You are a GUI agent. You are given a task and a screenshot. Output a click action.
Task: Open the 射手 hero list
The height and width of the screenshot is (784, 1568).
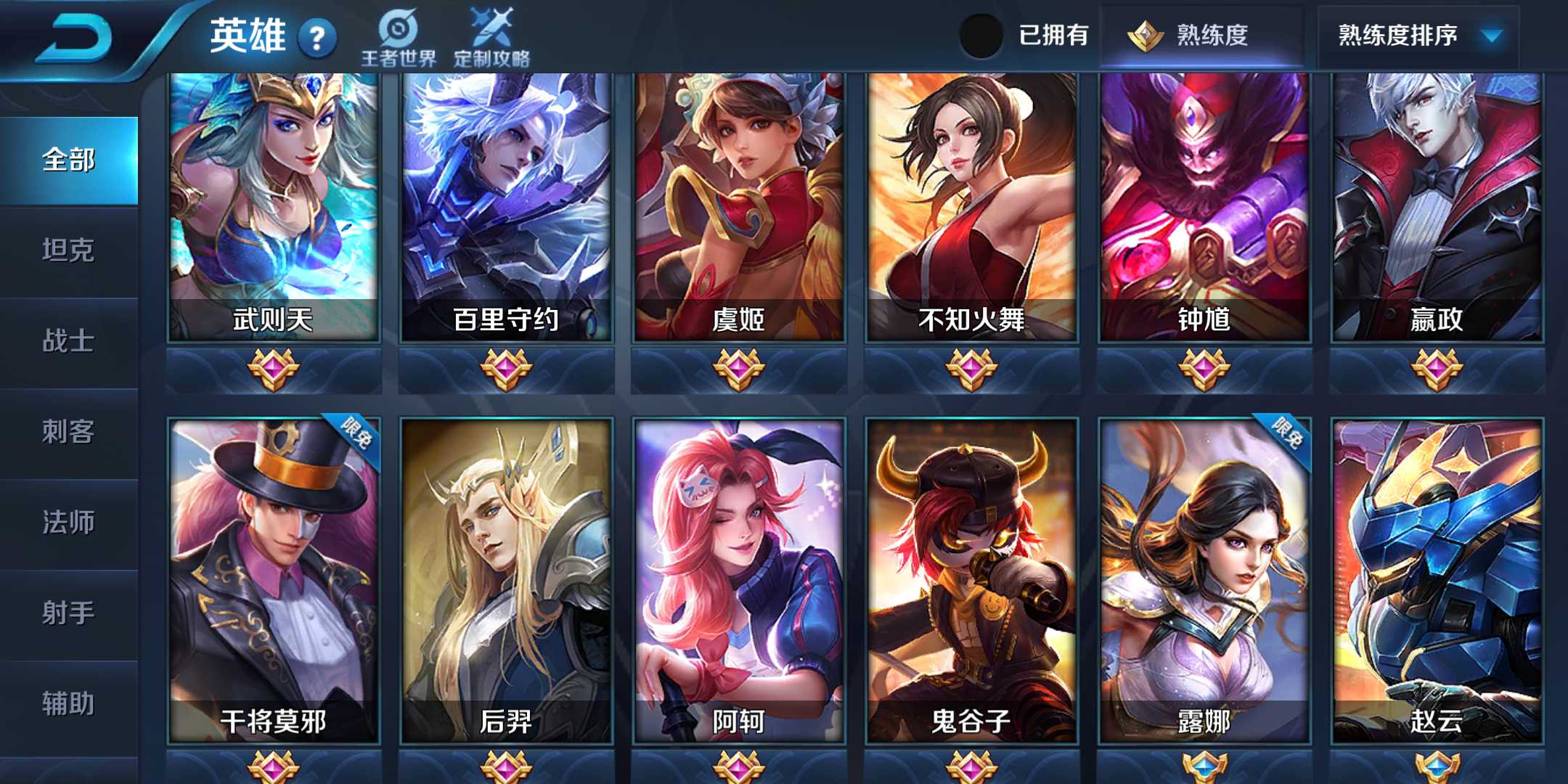tap(69, 613)
